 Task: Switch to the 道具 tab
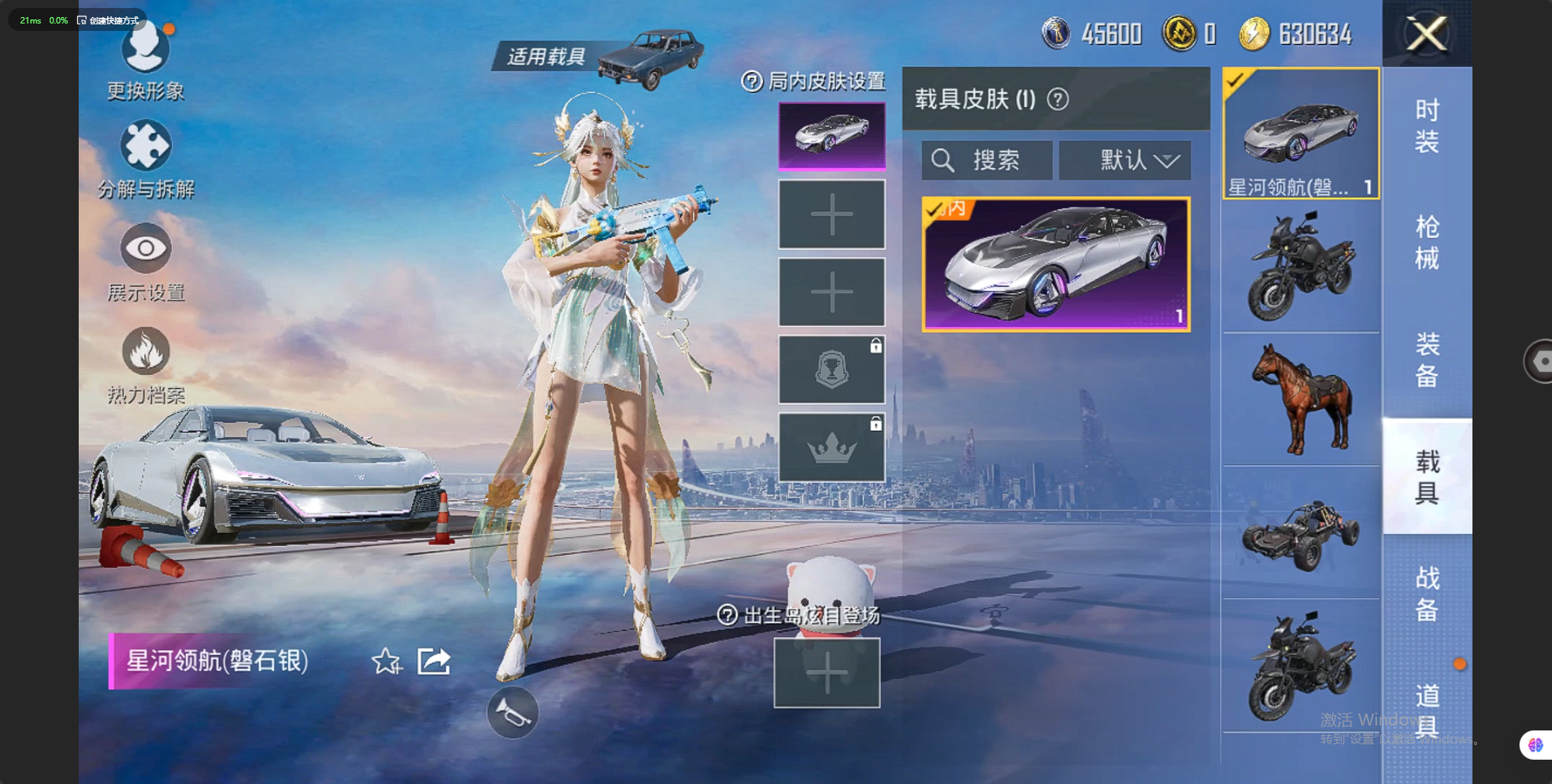tap(1426, 710)
